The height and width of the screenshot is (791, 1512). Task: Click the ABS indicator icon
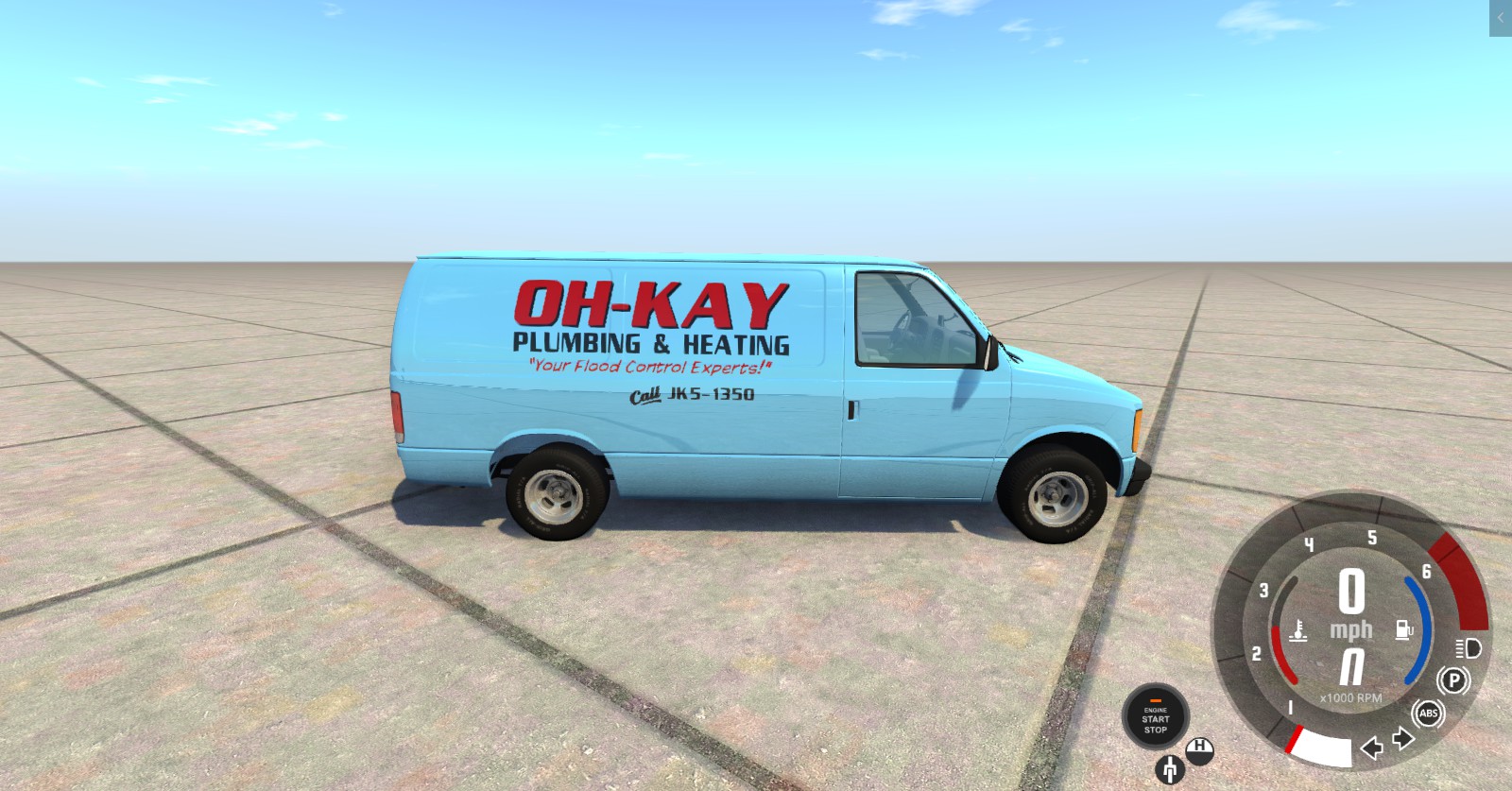pos(1429,714)
